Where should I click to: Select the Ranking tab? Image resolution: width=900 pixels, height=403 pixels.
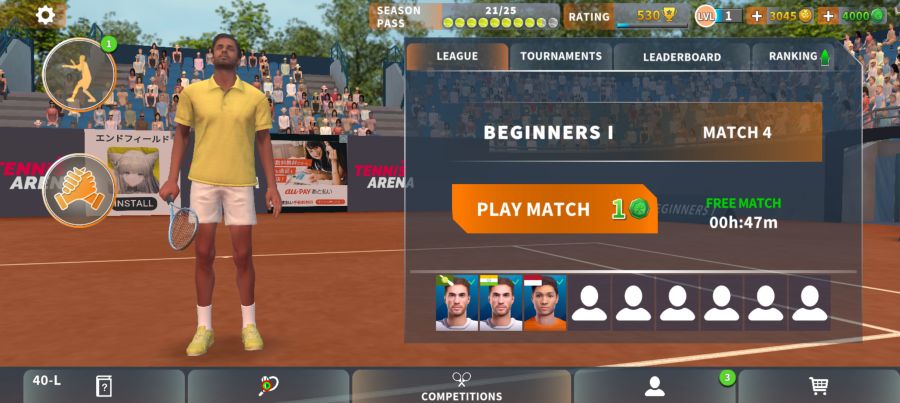point(798,57)
